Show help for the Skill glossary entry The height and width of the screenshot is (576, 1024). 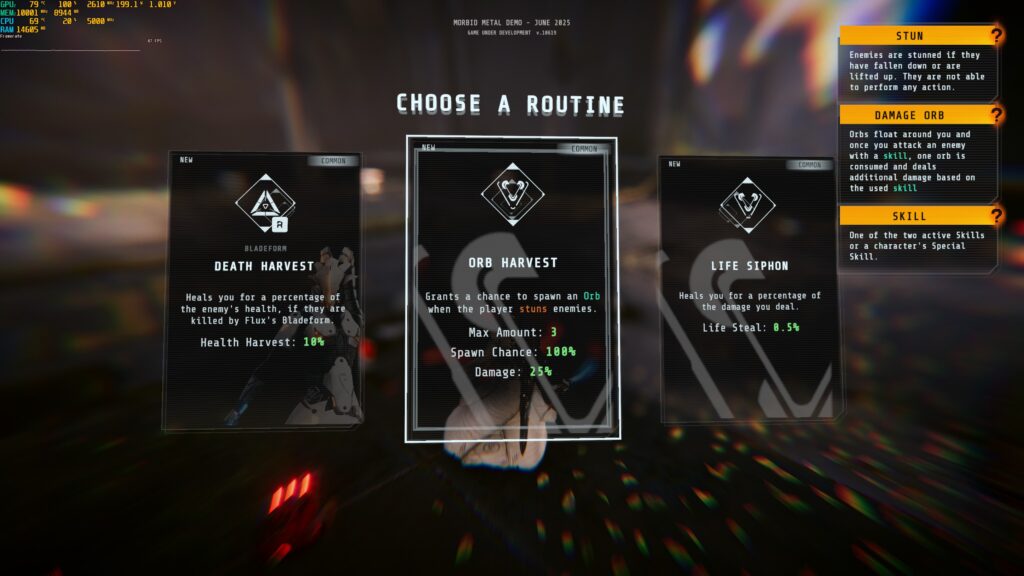[x=995, y=215]
